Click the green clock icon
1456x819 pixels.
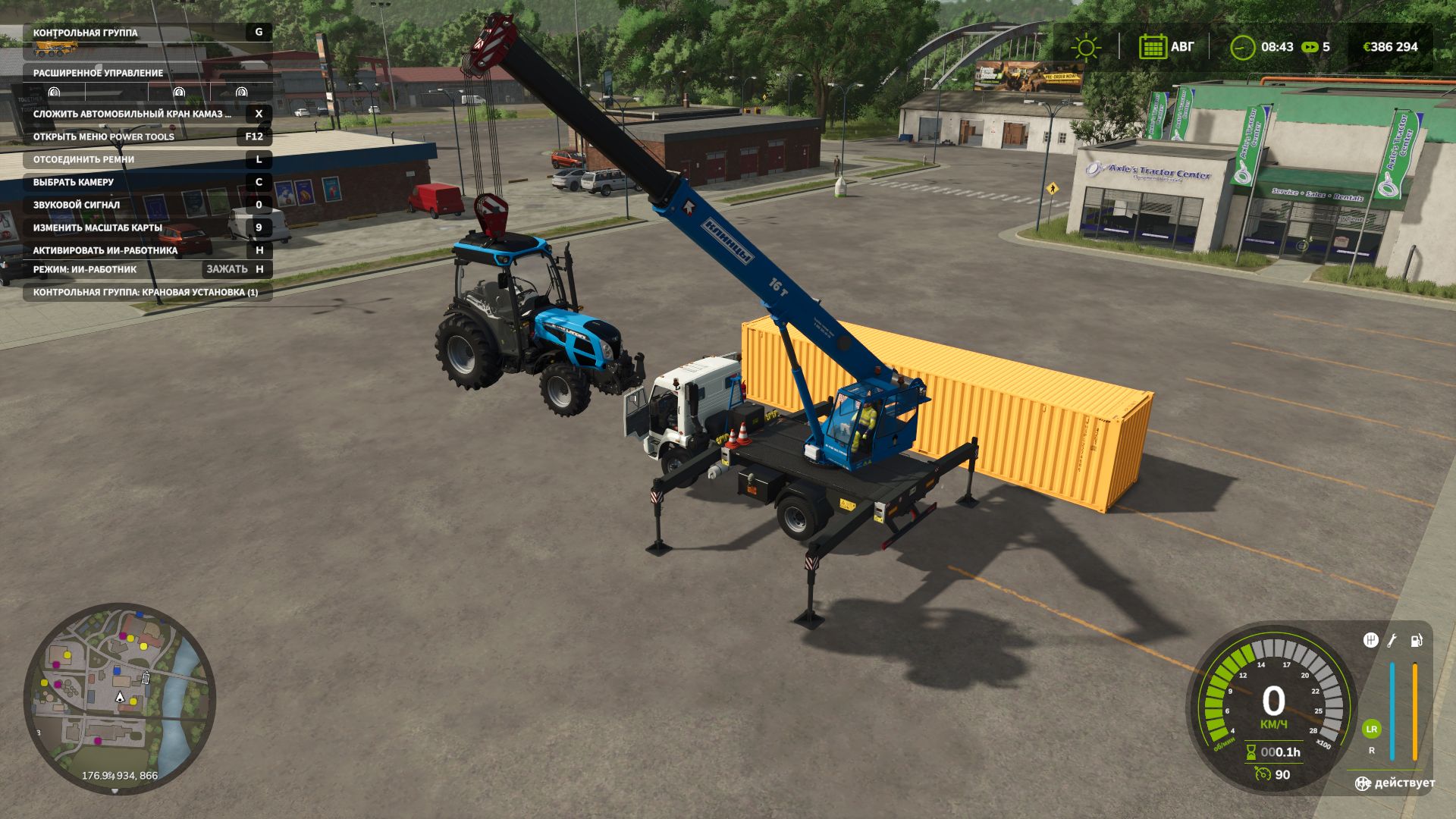1242,47
